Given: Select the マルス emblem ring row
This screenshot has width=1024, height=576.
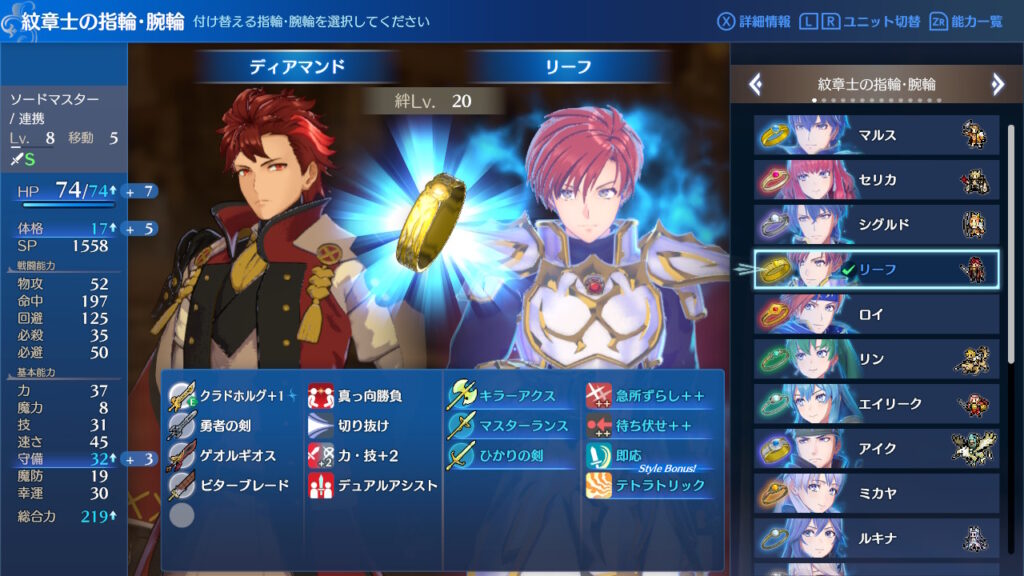Looking at the screenshot, I should point(875,135).
